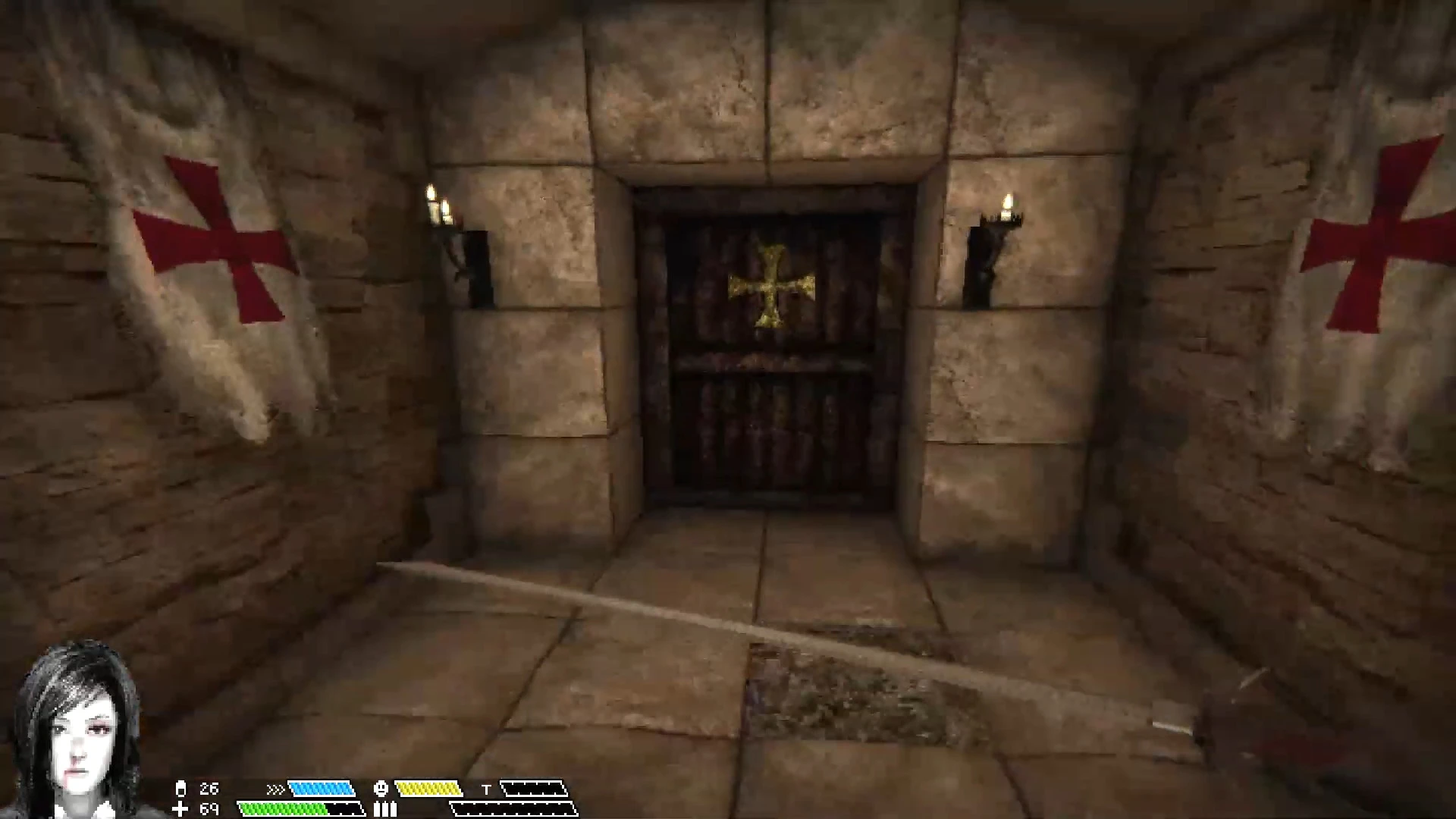The width and height of the screenshot is (1456, 819).
Task: Click the ammo count number 26
Action: click(x=209, y=789)
